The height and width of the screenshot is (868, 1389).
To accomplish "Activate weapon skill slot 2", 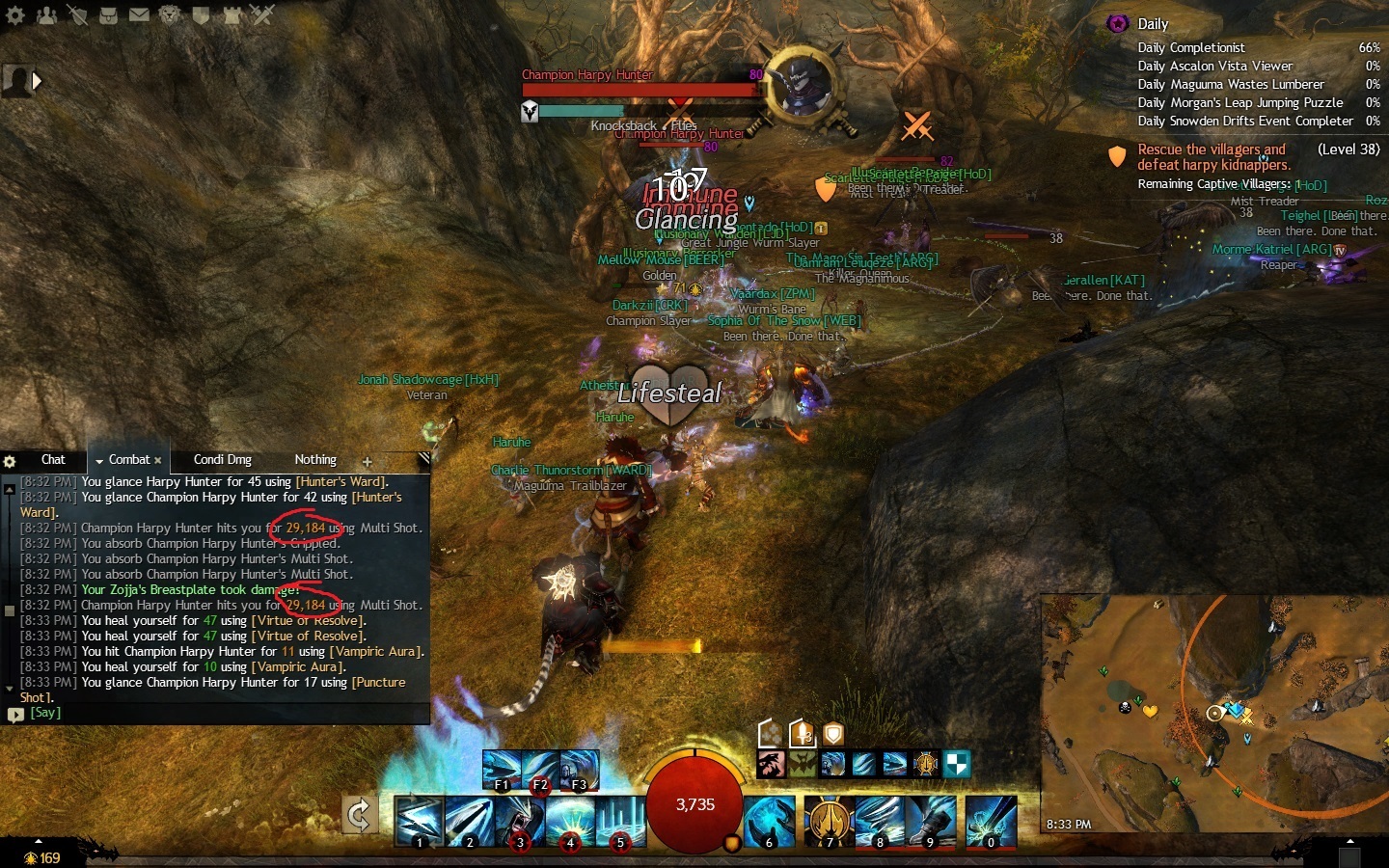I will pyautogui.click(x=469, y=821).
